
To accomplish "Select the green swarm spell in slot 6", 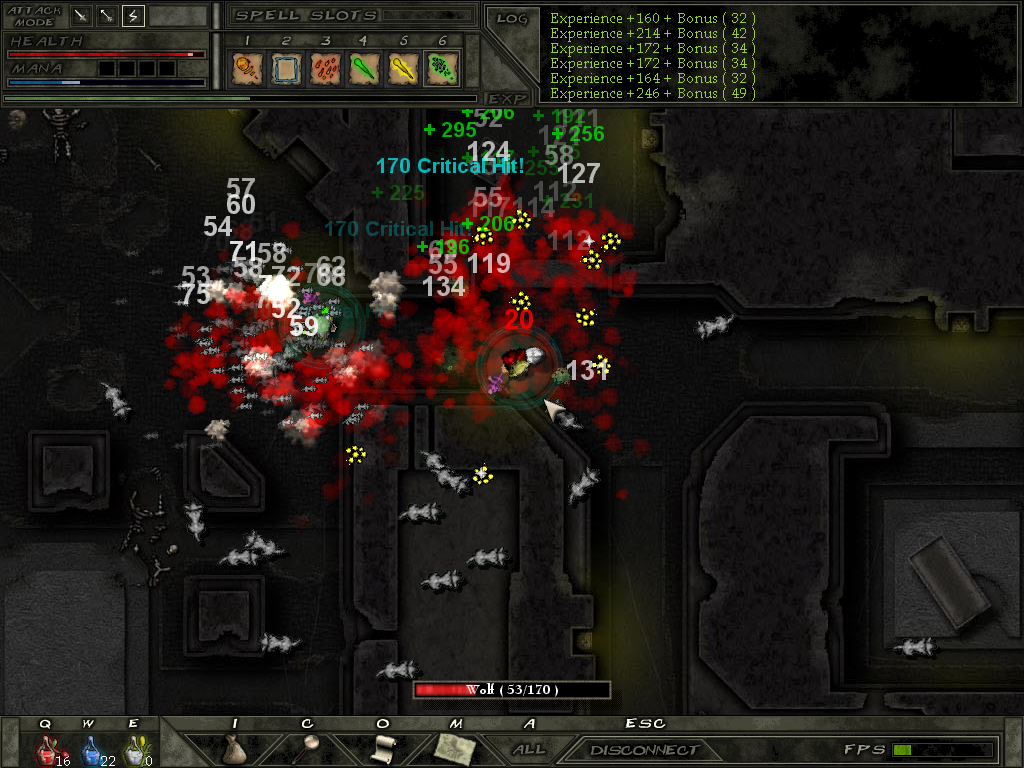I will [x=441, y=68].
